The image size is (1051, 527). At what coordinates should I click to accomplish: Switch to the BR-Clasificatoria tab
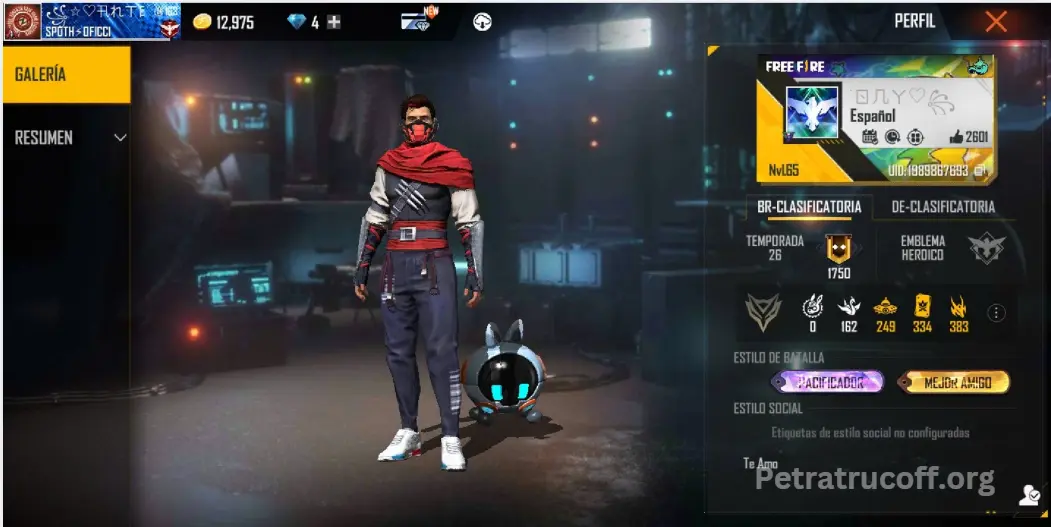[x=809, y=207]
